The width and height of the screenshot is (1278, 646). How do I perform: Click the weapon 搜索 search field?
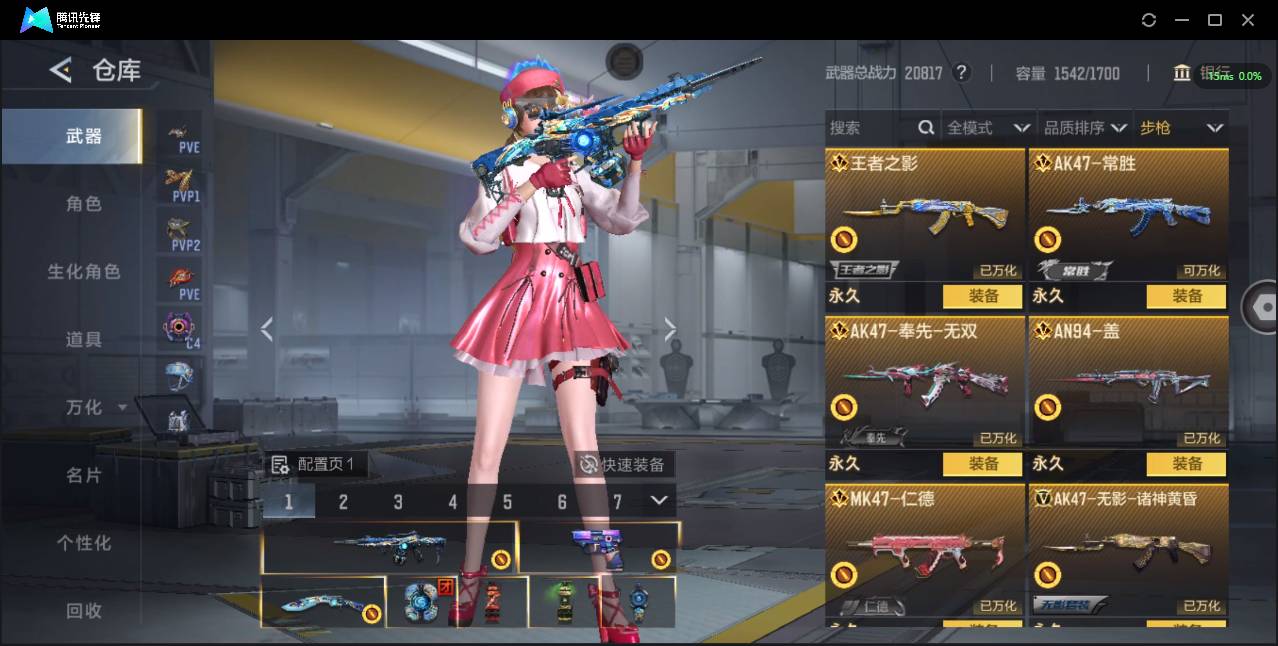[870, 128]
